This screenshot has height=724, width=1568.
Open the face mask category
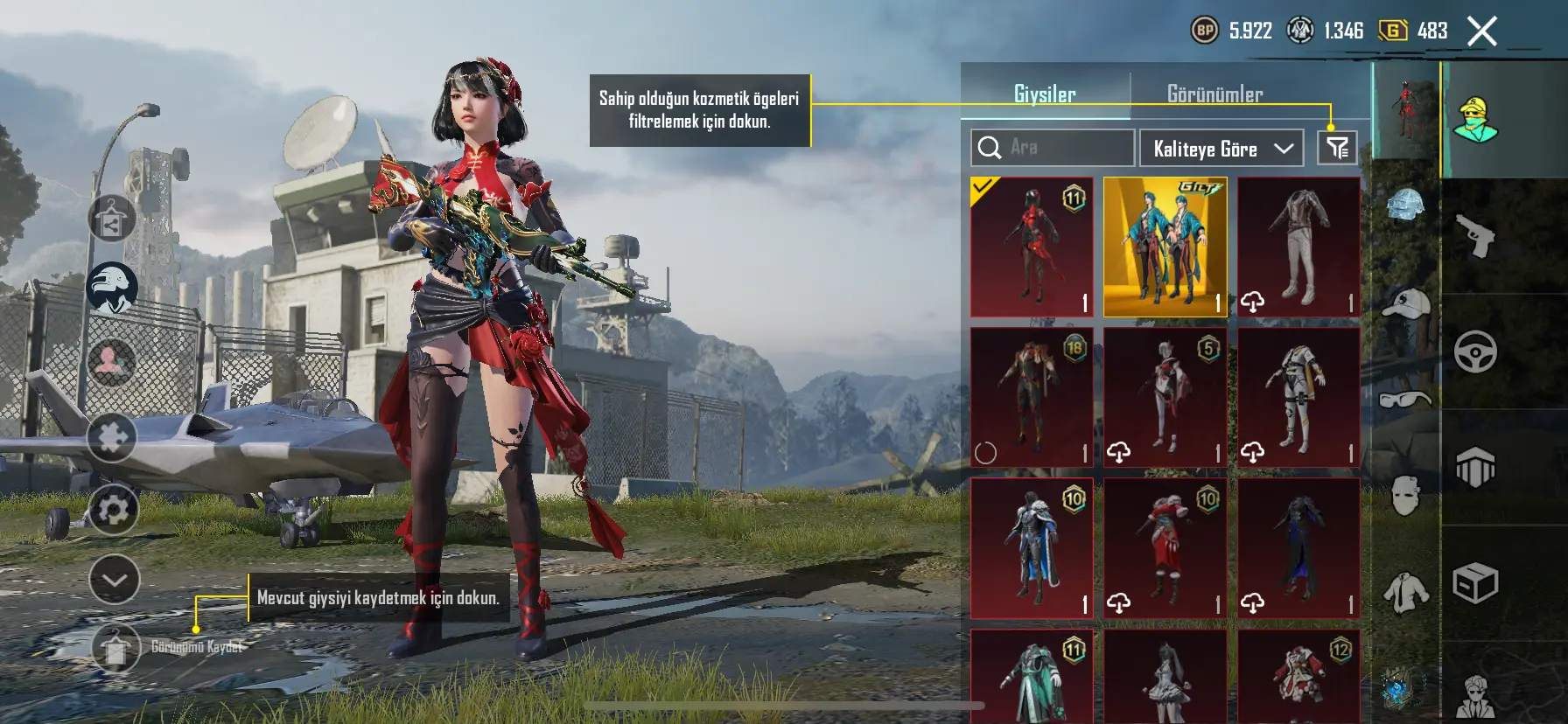(1405, 495)
